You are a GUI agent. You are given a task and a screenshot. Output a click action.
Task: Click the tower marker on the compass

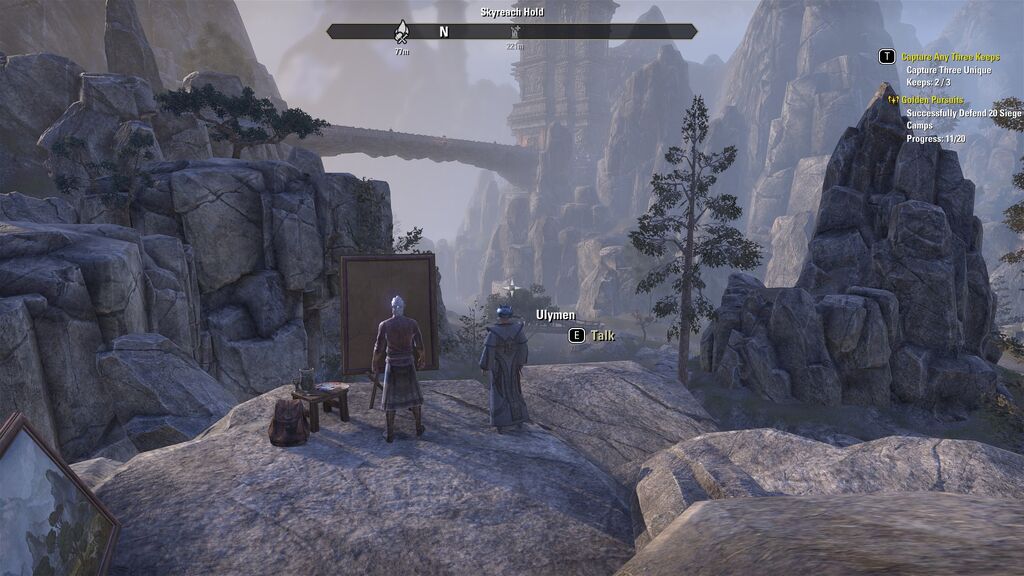coord(514,32)
